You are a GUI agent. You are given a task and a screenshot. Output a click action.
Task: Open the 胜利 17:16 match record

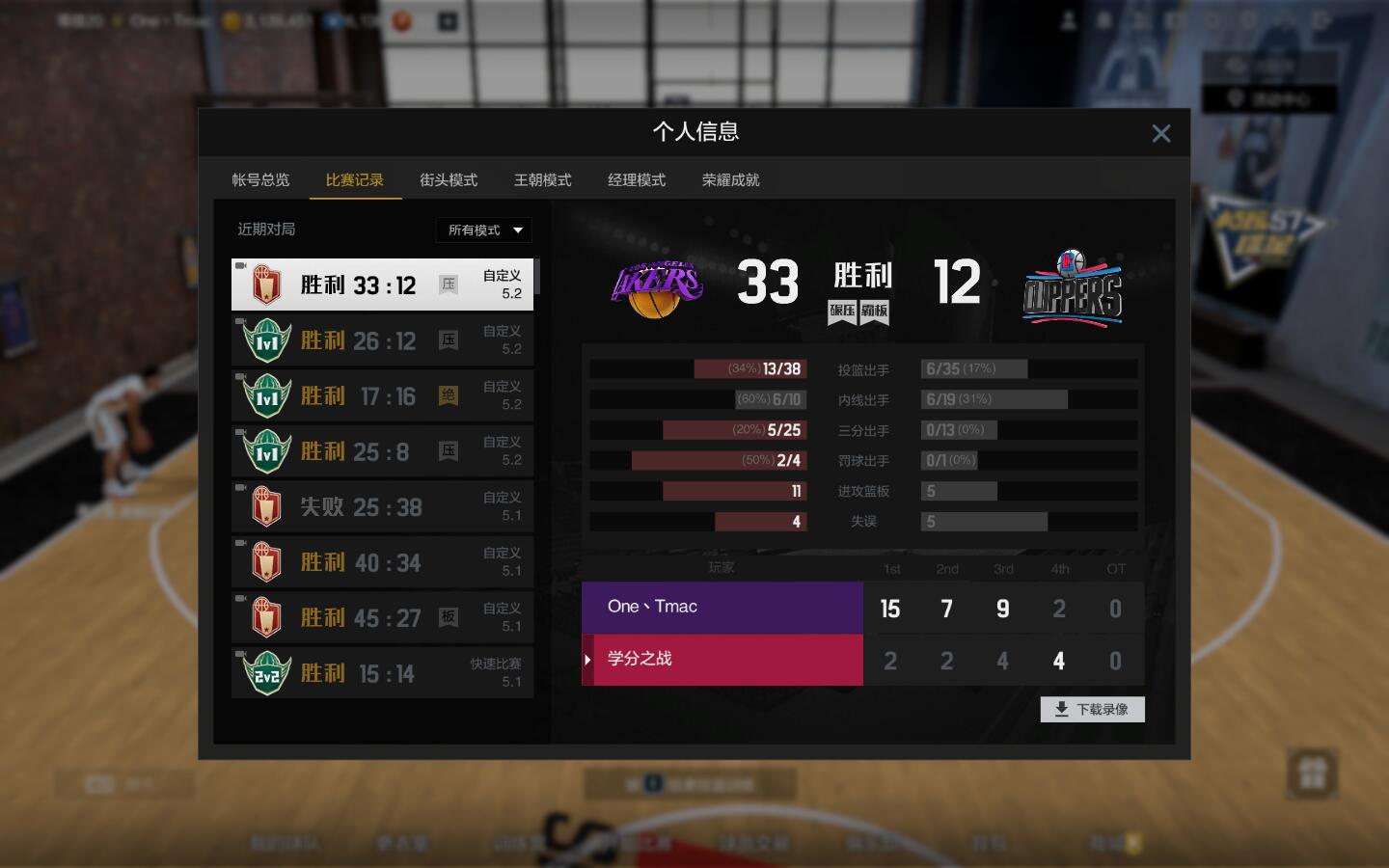(x=382, y=395)
